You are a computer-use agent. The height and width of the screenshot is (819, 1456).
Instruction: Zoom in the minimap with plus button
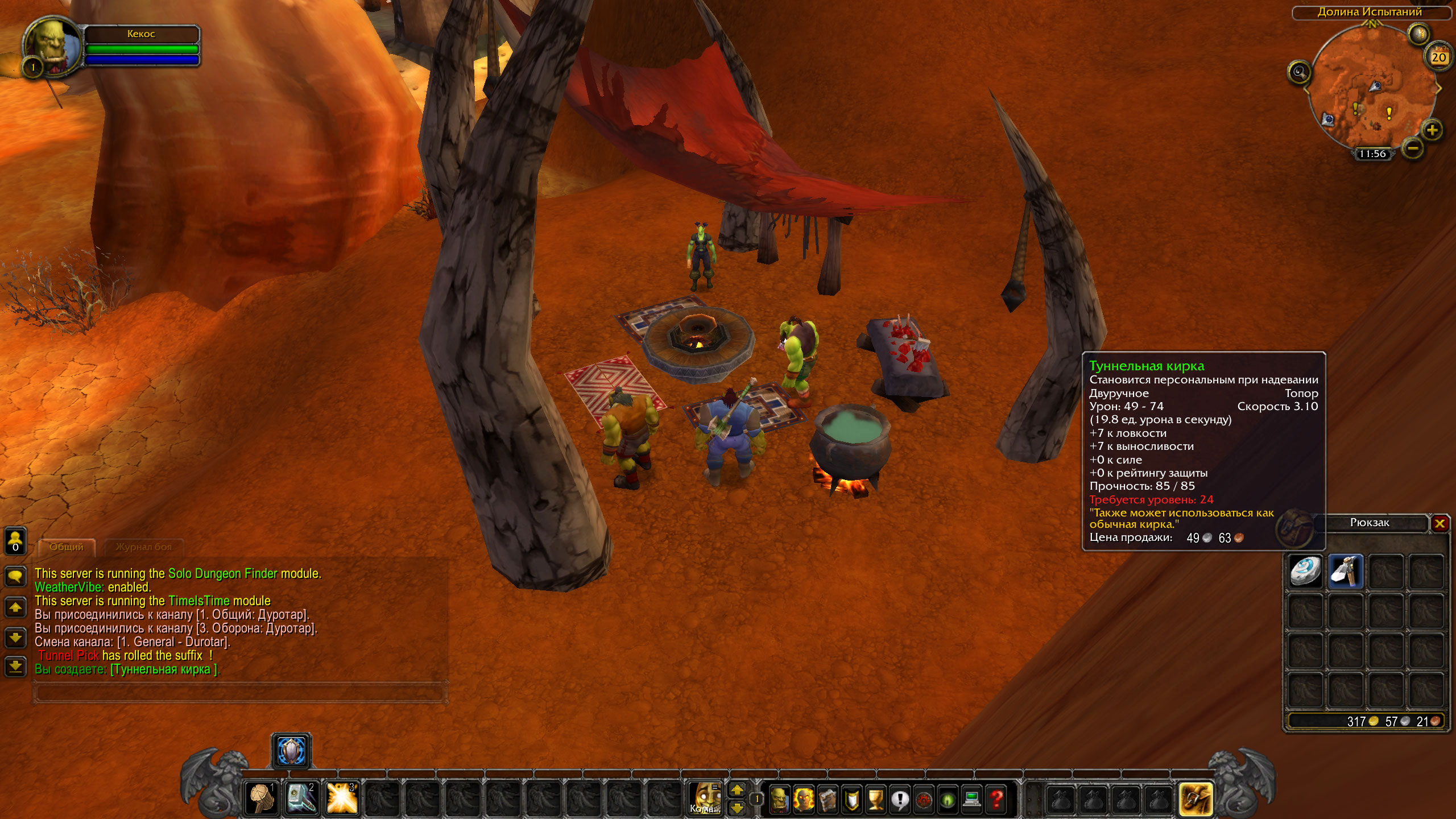1432,130
